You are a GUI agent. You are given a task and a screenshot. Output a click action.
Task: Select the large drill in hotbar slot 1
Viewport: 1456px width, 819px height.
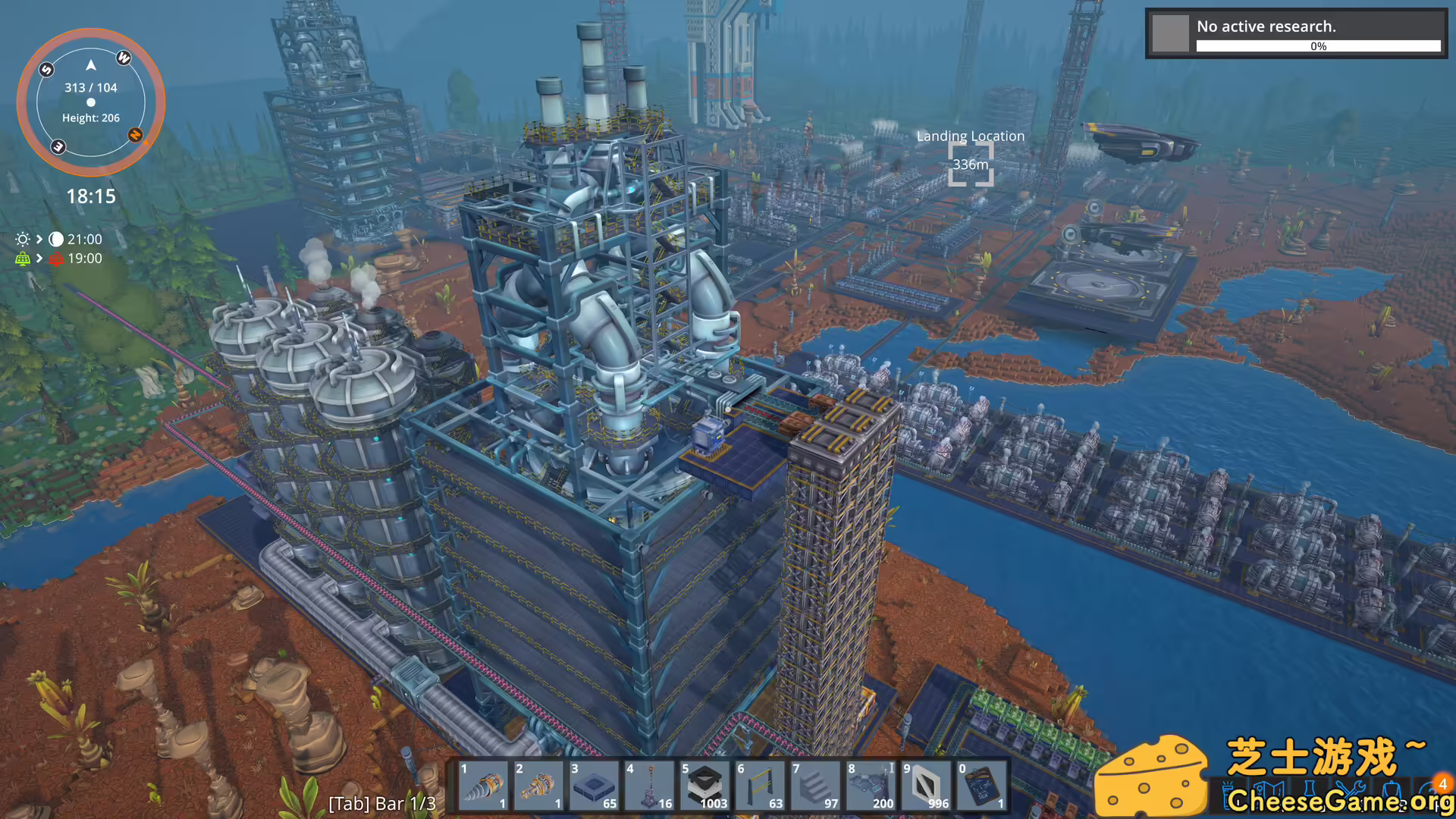click(483, 786)
